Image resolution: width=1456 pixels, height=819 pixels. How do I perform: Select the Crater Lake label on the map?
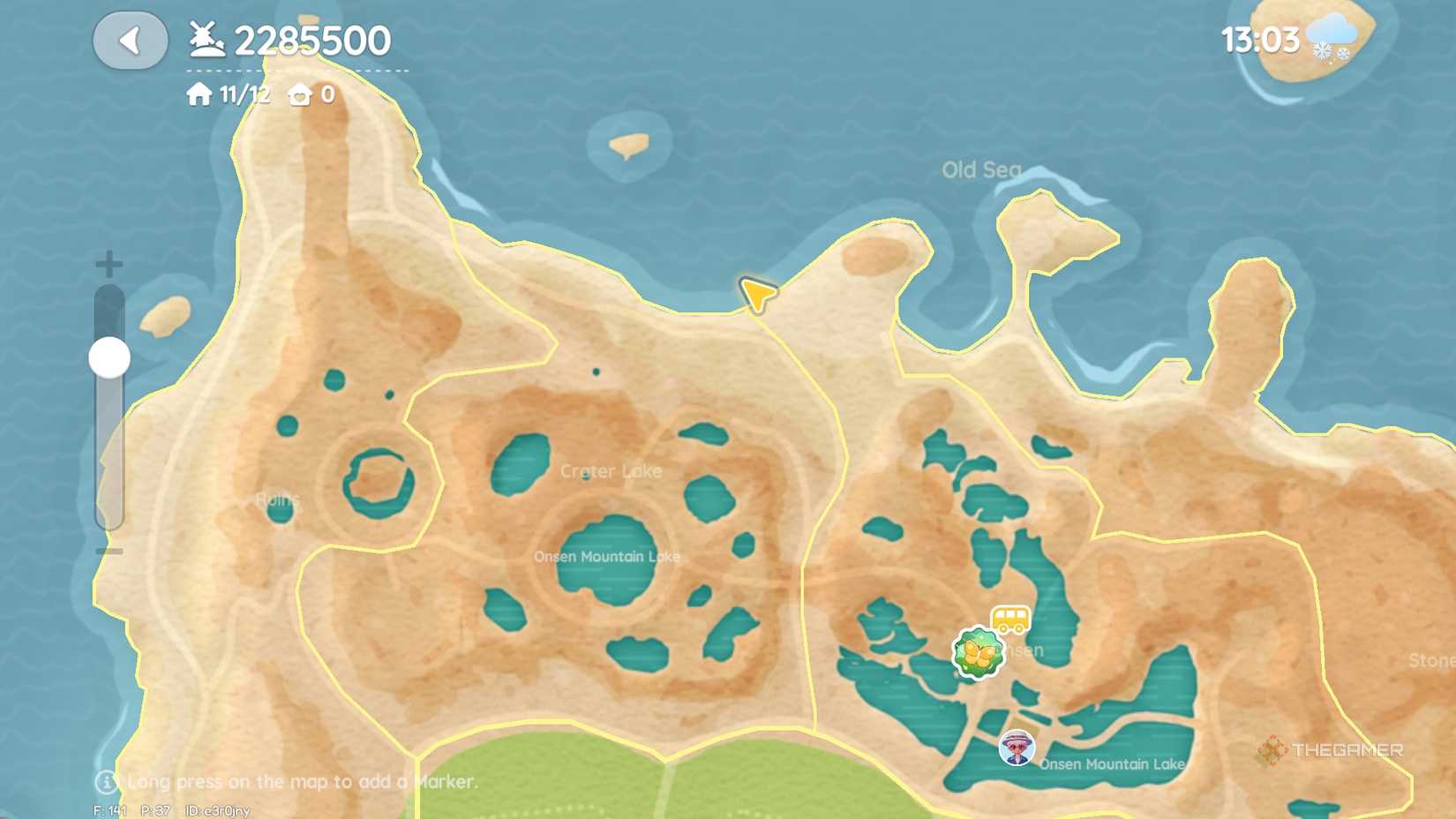(x=611, y=471)
